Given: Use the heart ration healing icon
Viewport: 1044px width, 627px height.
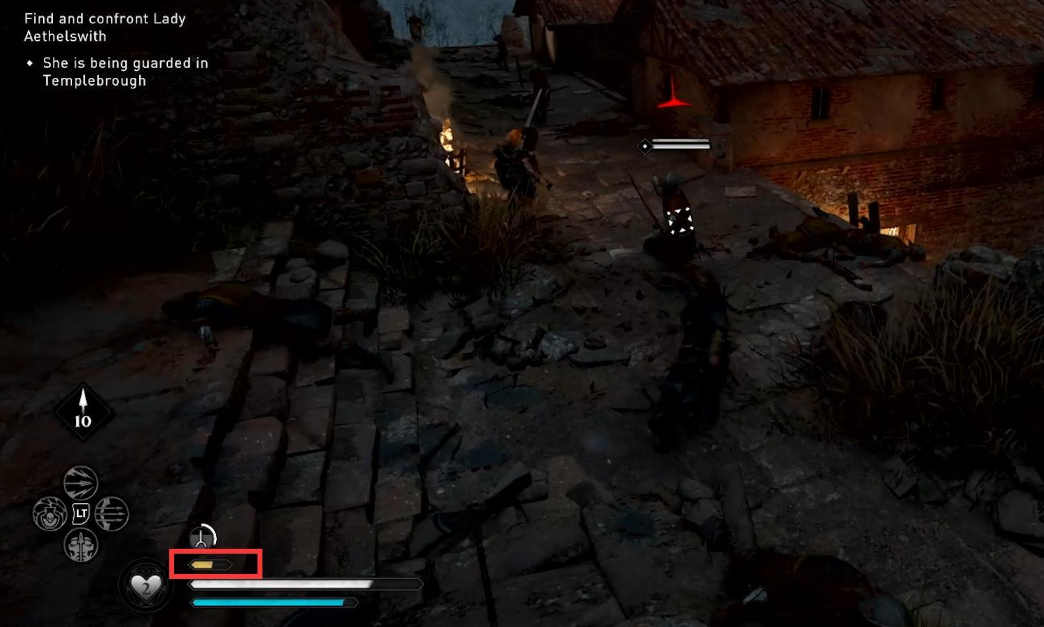Looking at the screenshot, I should 146,585.
